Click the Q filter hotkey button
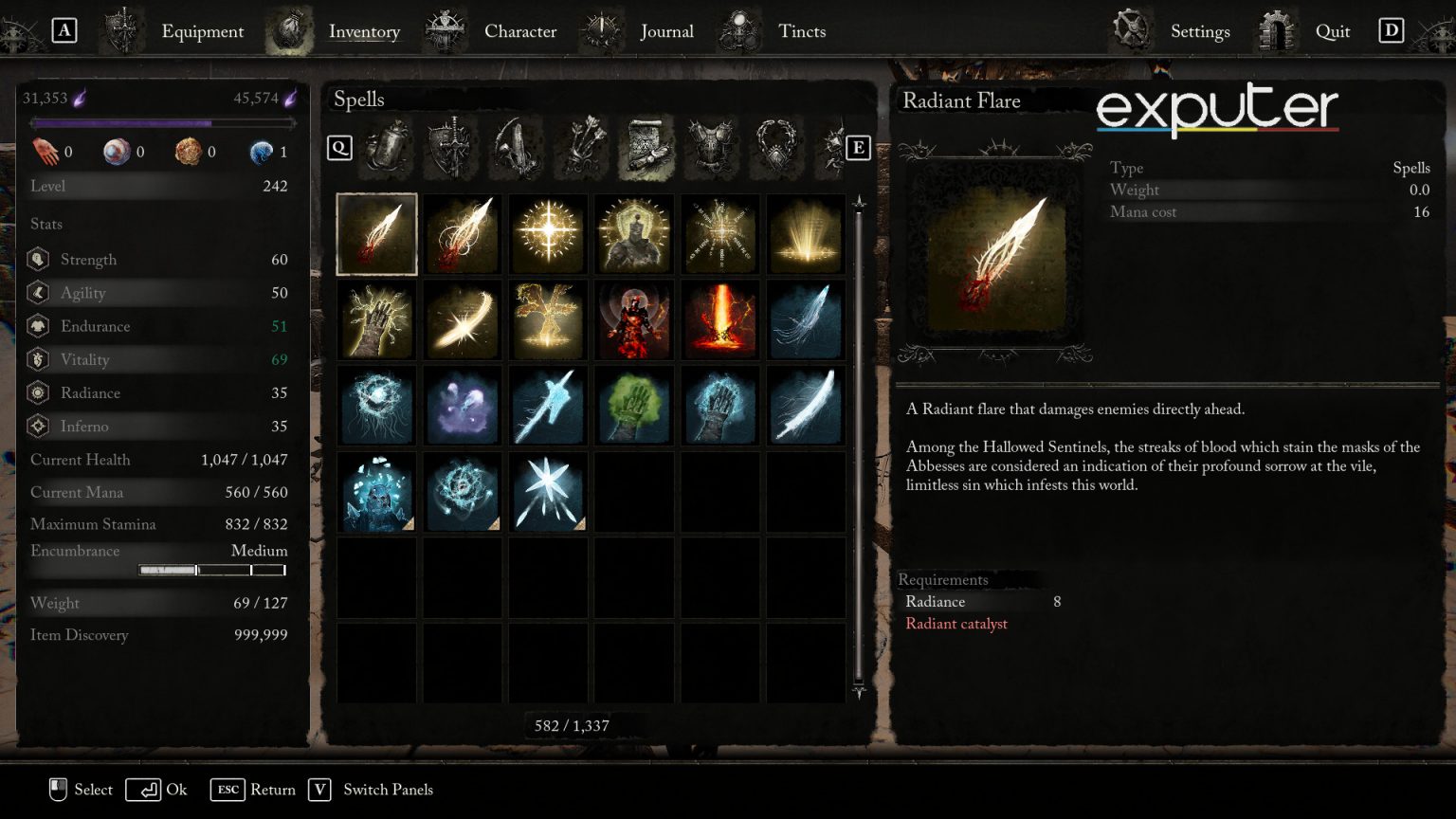 click(338, 148)
